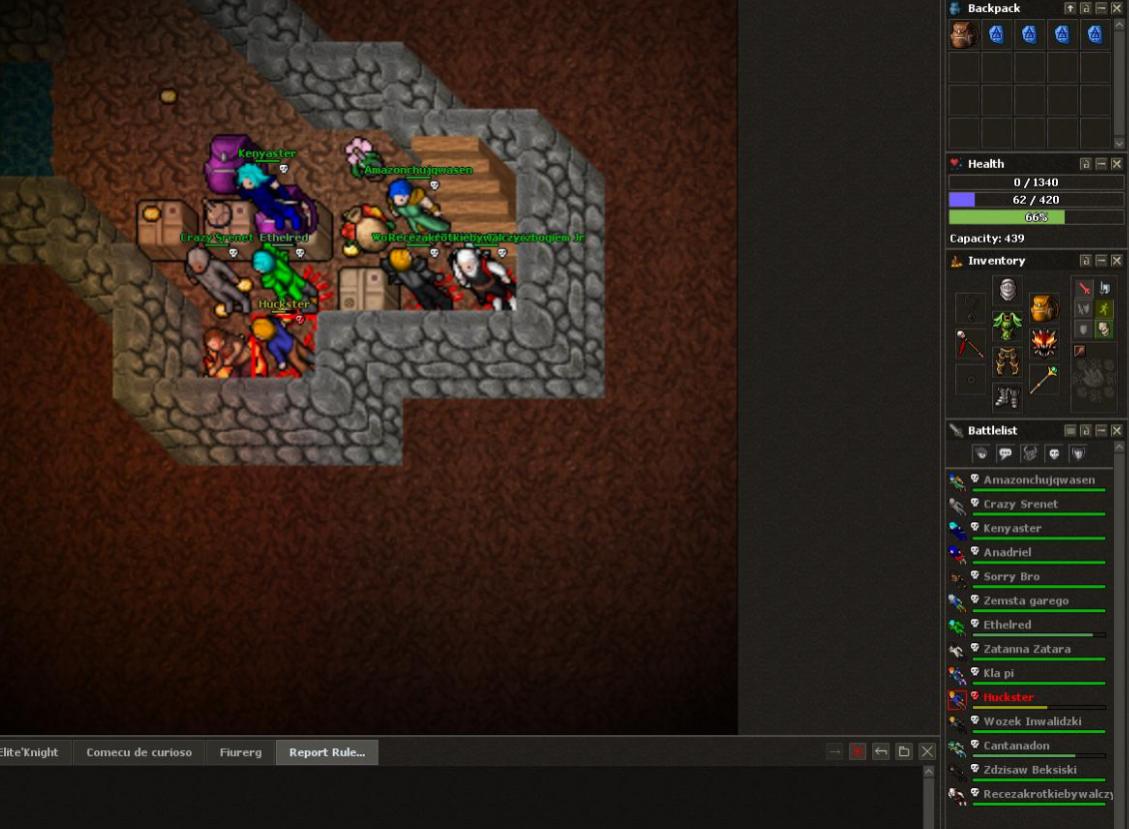This screenshot has height=829, width=1129.
Task: Target Amazonchujqwasen in the Battlelist
Action: click(x=1038, y=480)
